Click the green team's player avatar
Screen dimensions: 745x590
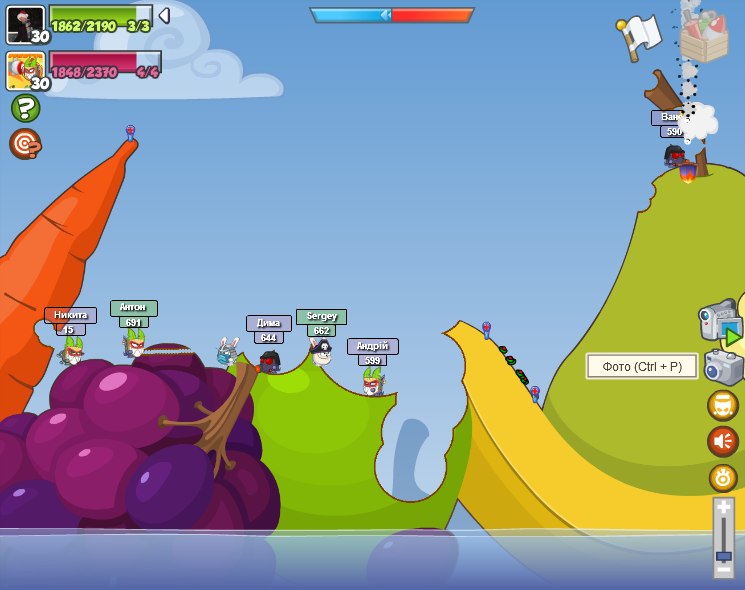tap(25, 24)
